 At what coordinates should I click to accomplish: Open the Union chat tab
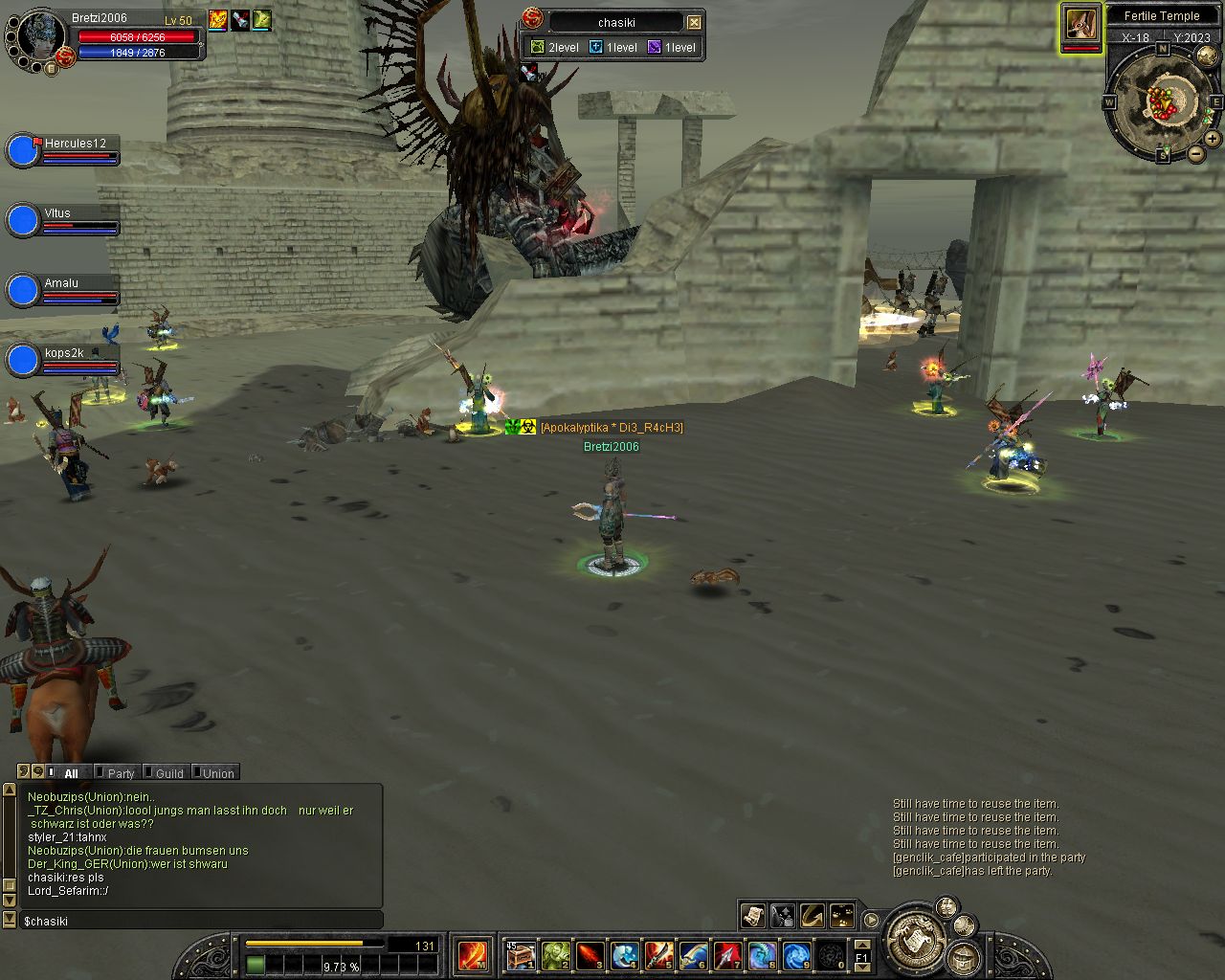pos(218,773)
